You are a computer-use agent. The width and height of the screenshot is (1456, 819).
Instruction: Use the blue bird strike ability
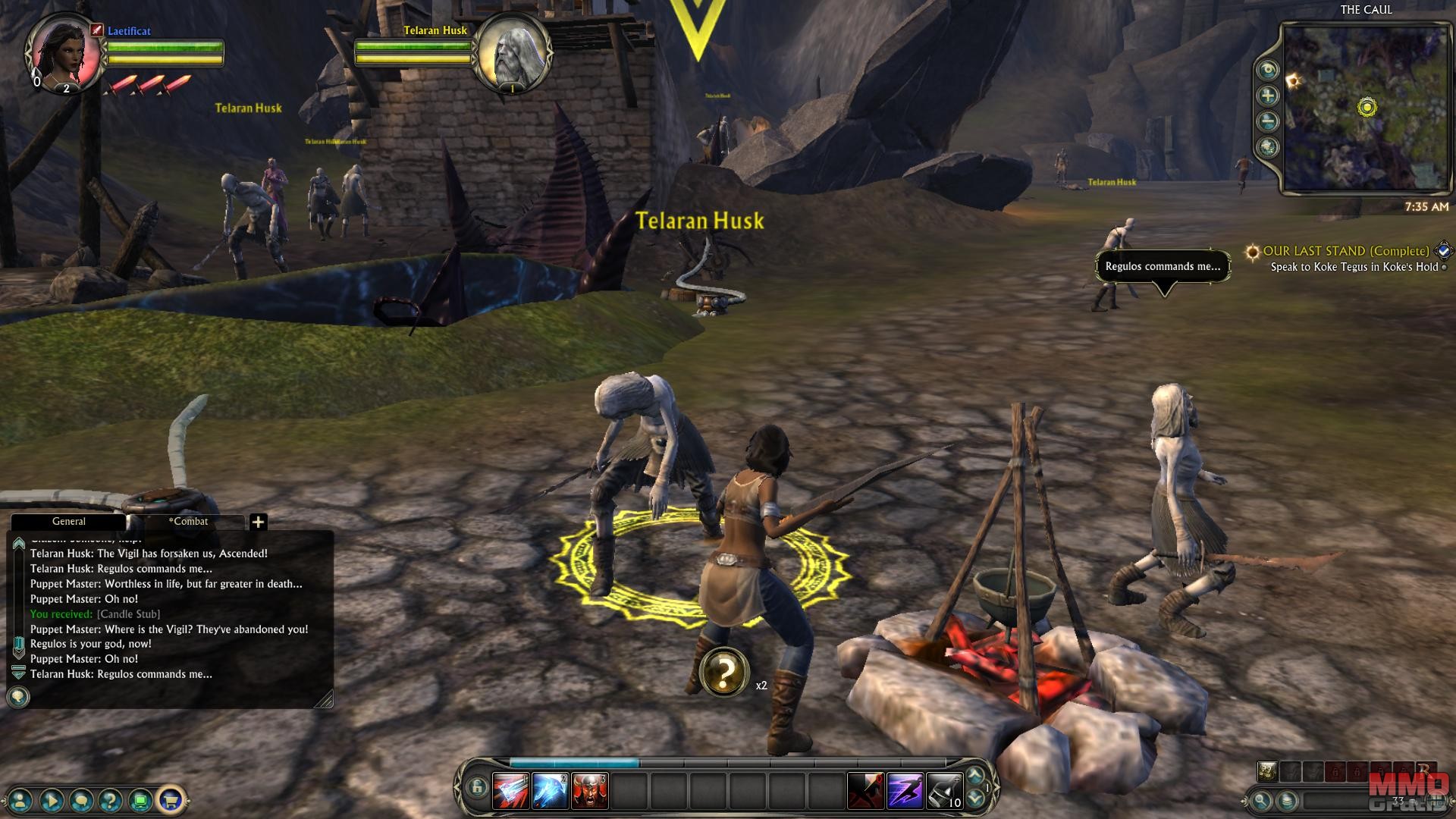pyautogui.click(x=550, y=790)
